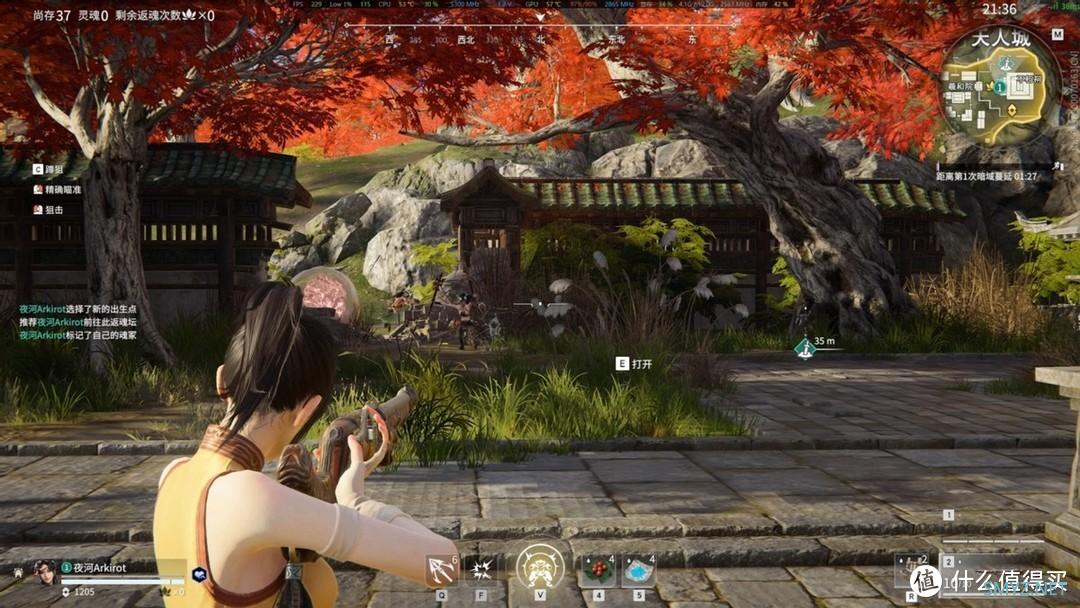
Task: Trigger the white burst skill icon
Action: [483, 570]
